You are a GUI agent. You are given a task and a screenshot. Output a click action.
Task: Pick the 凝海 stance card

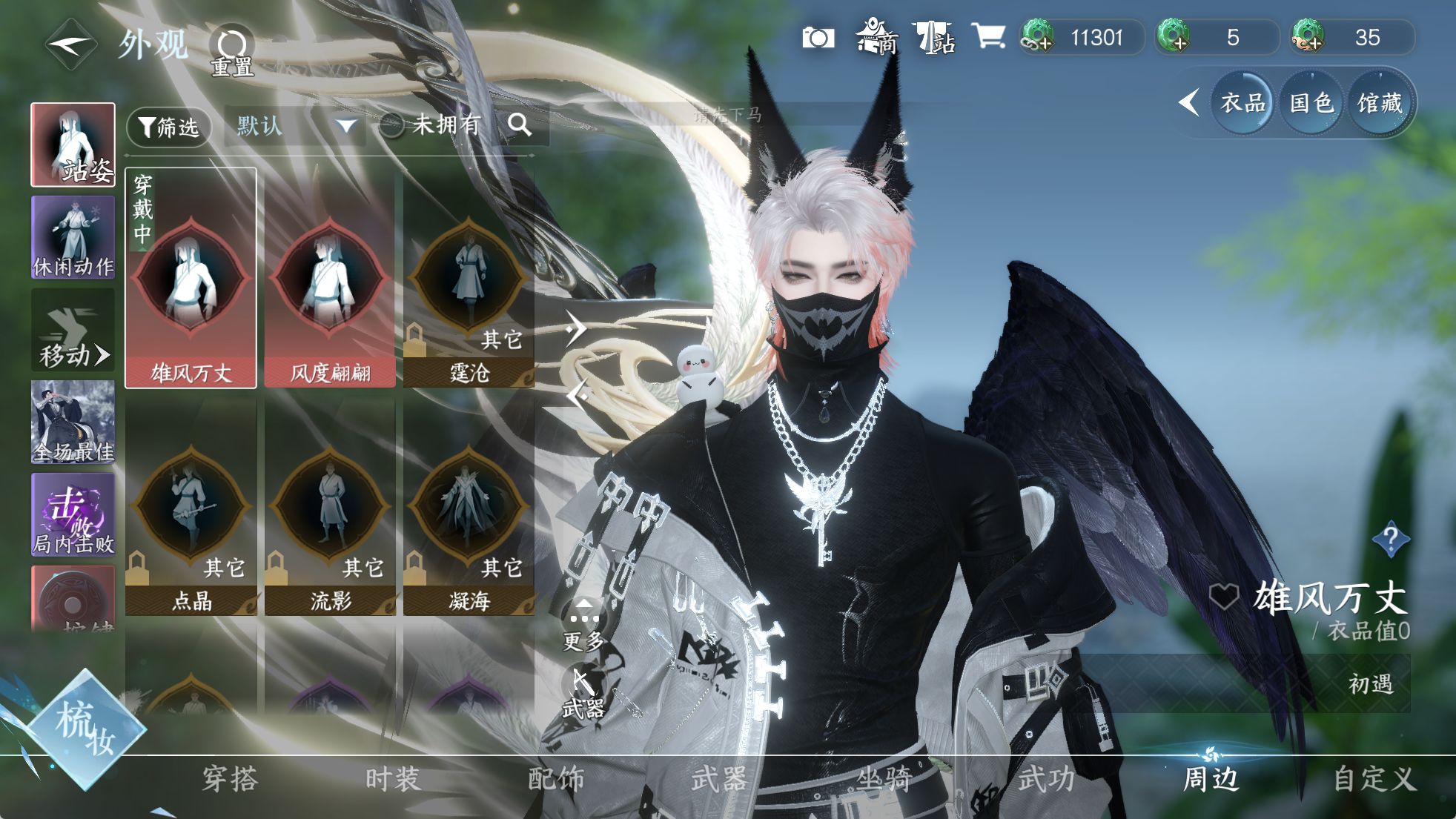tap(469, 508)
